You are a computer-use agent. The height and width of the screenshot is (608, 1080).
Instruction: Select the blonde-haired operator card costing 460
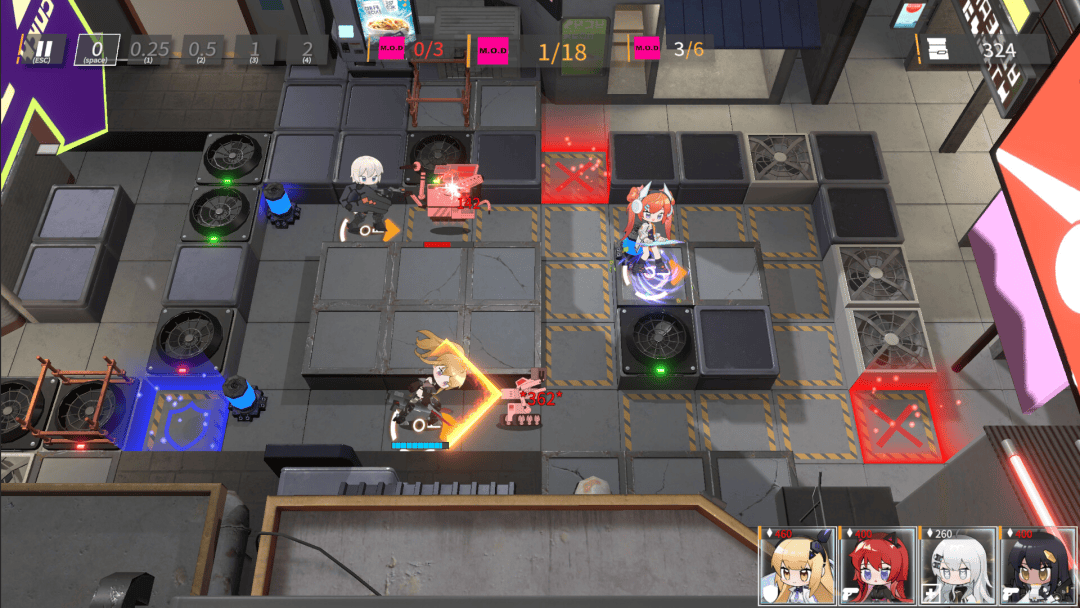[x=797, y=567]
